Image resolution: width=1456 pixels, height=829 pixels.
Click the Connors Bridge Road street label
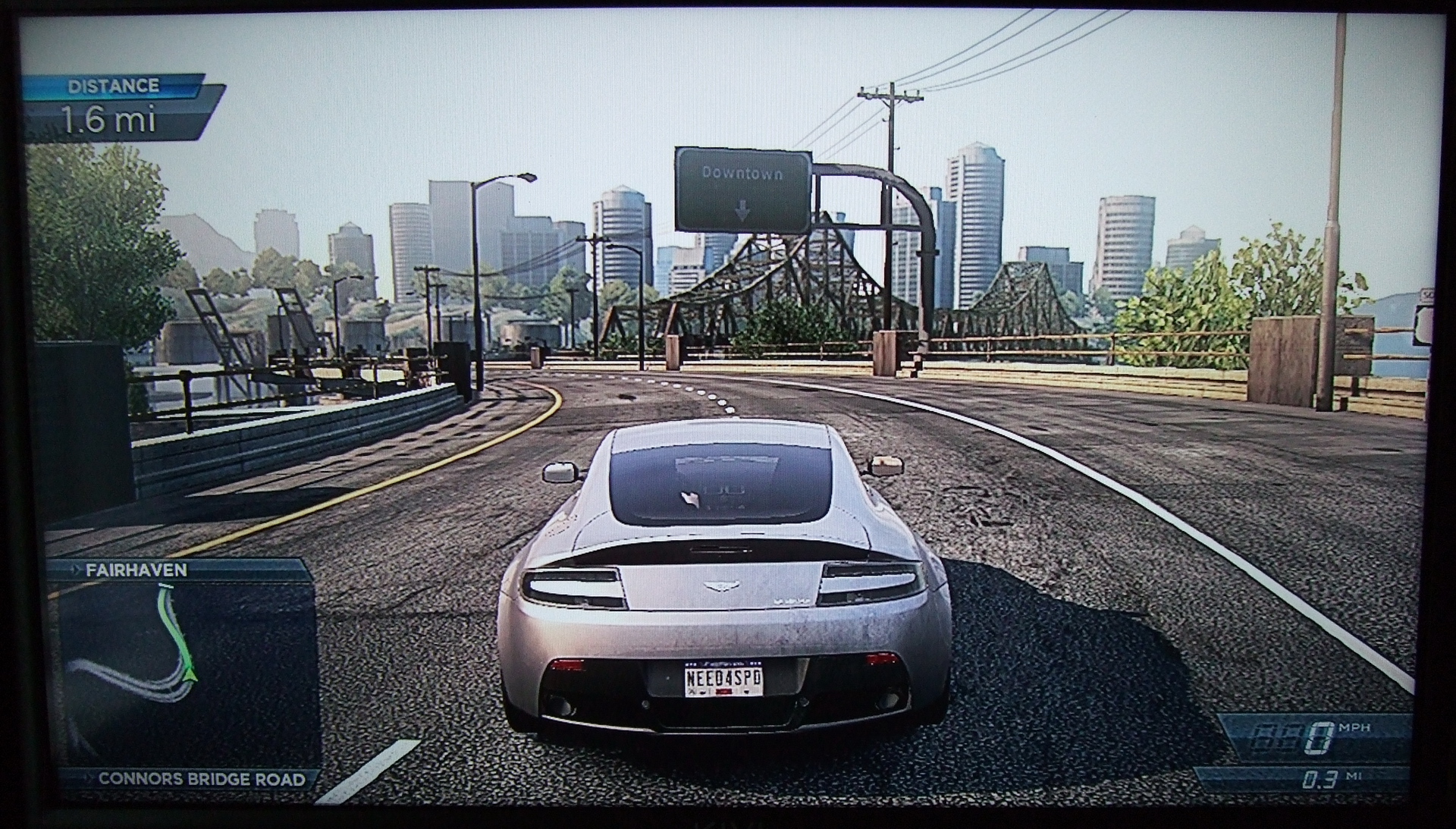click(202, 779)
